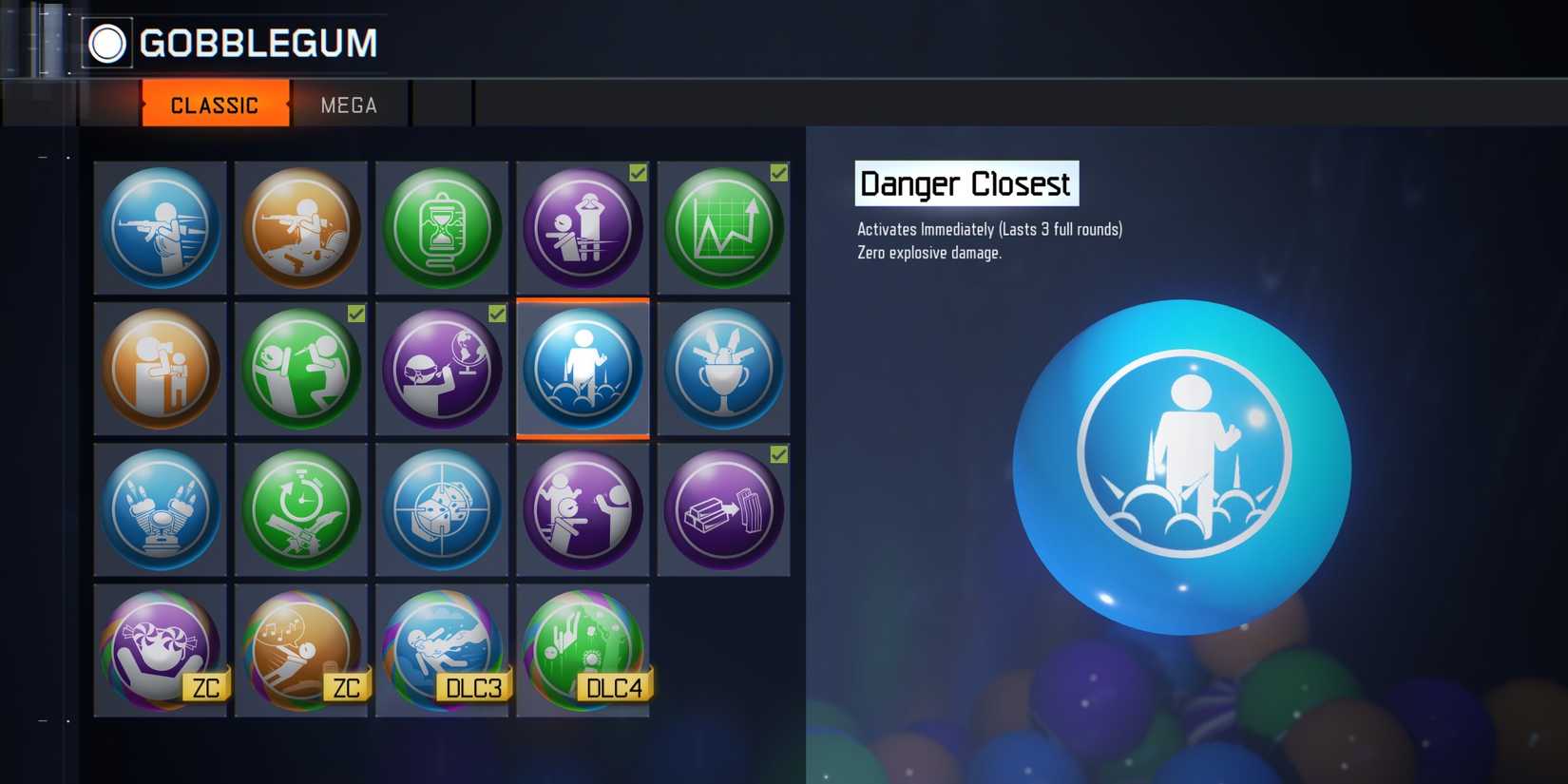Viewport: 1568px width, 784px height.
Task: Choose the purple ZC candy gobblegum
Action: [160, 651]
